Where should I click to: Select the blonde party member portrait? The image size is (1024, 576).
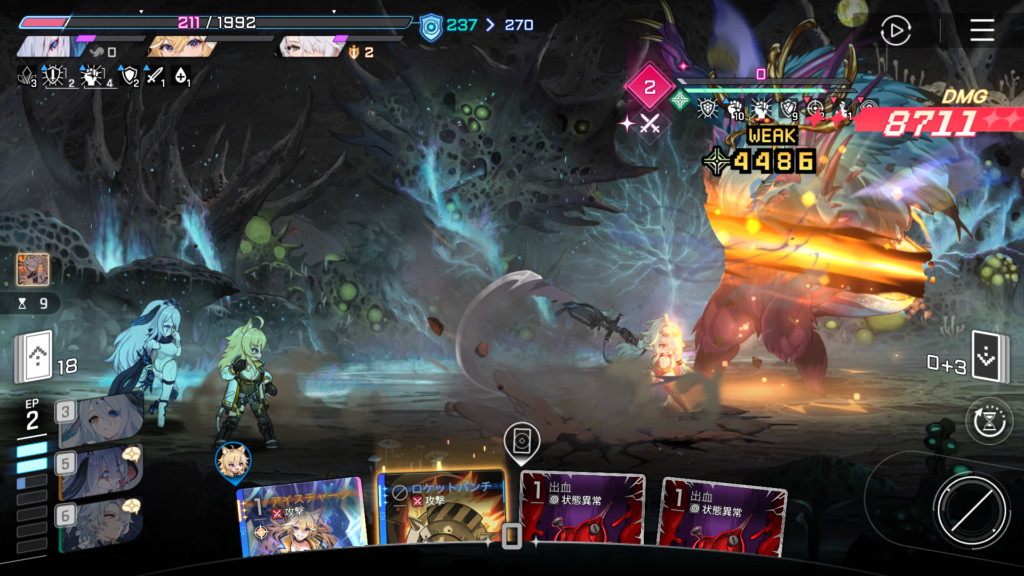(180, 47)
